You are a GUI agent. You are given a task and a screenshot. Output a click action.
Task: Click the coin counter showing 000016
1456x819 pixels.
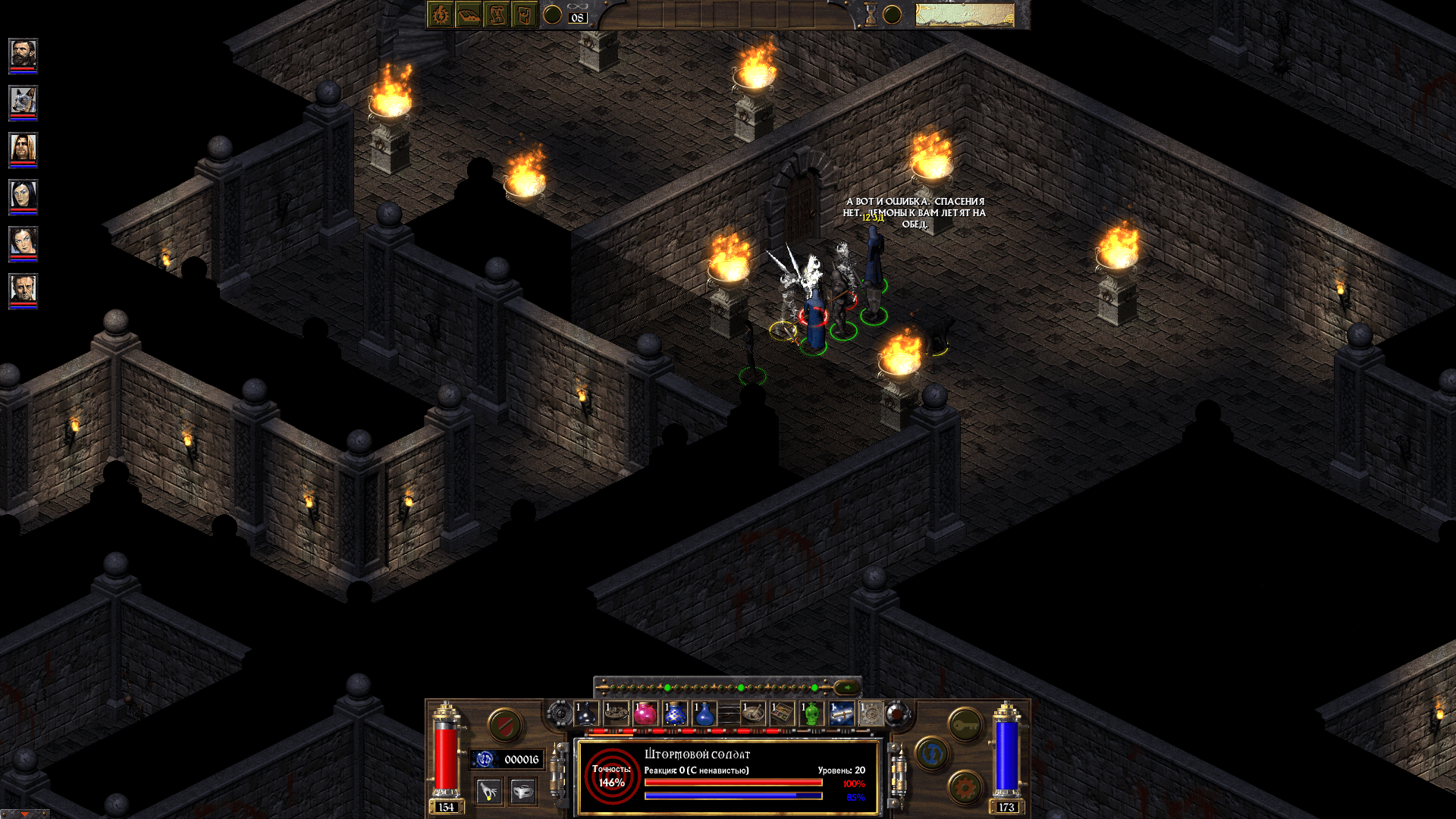click(x=522, y=758)
